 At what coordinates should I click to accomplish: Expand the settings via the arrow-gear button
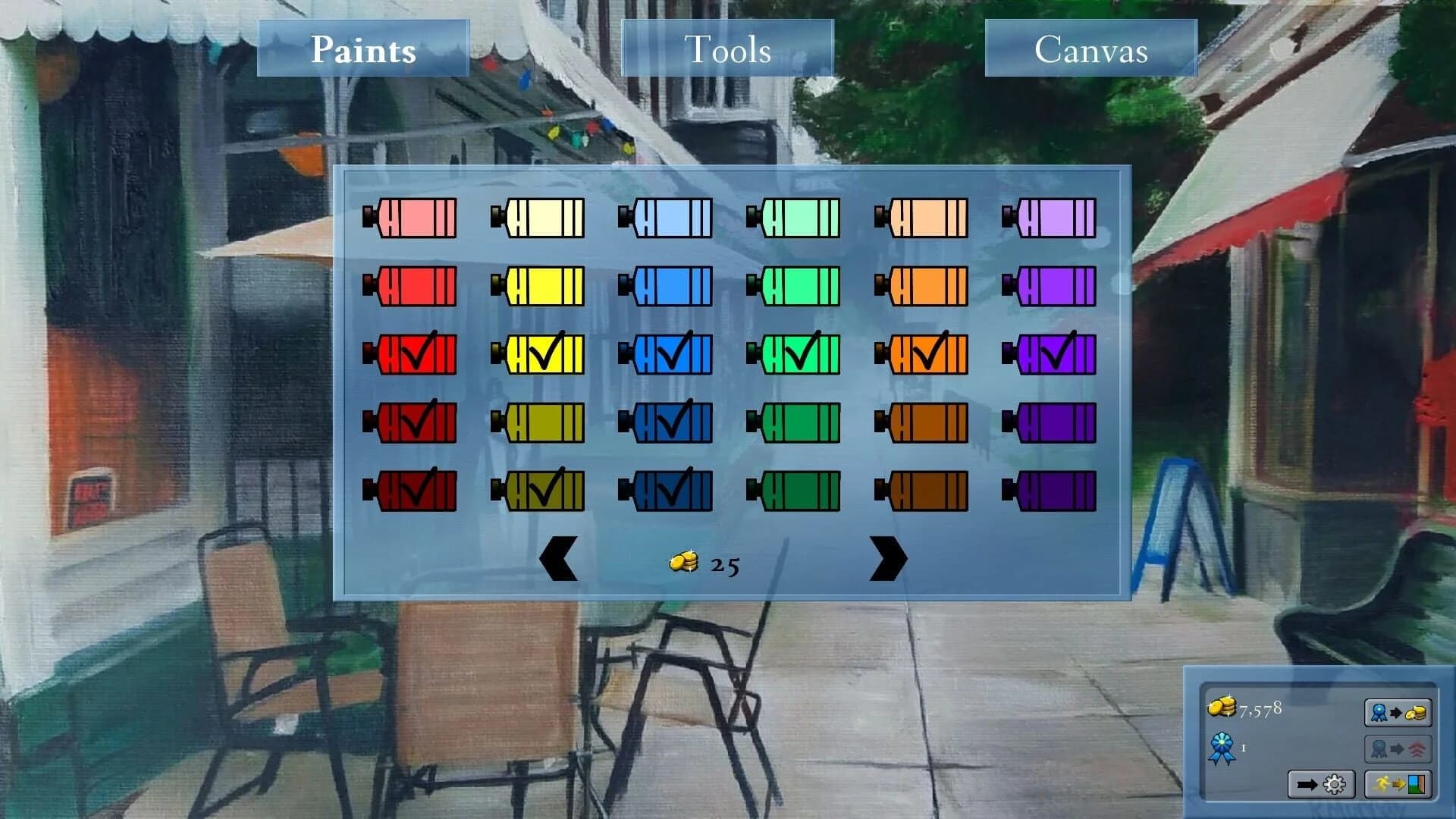coord(1320,783)
